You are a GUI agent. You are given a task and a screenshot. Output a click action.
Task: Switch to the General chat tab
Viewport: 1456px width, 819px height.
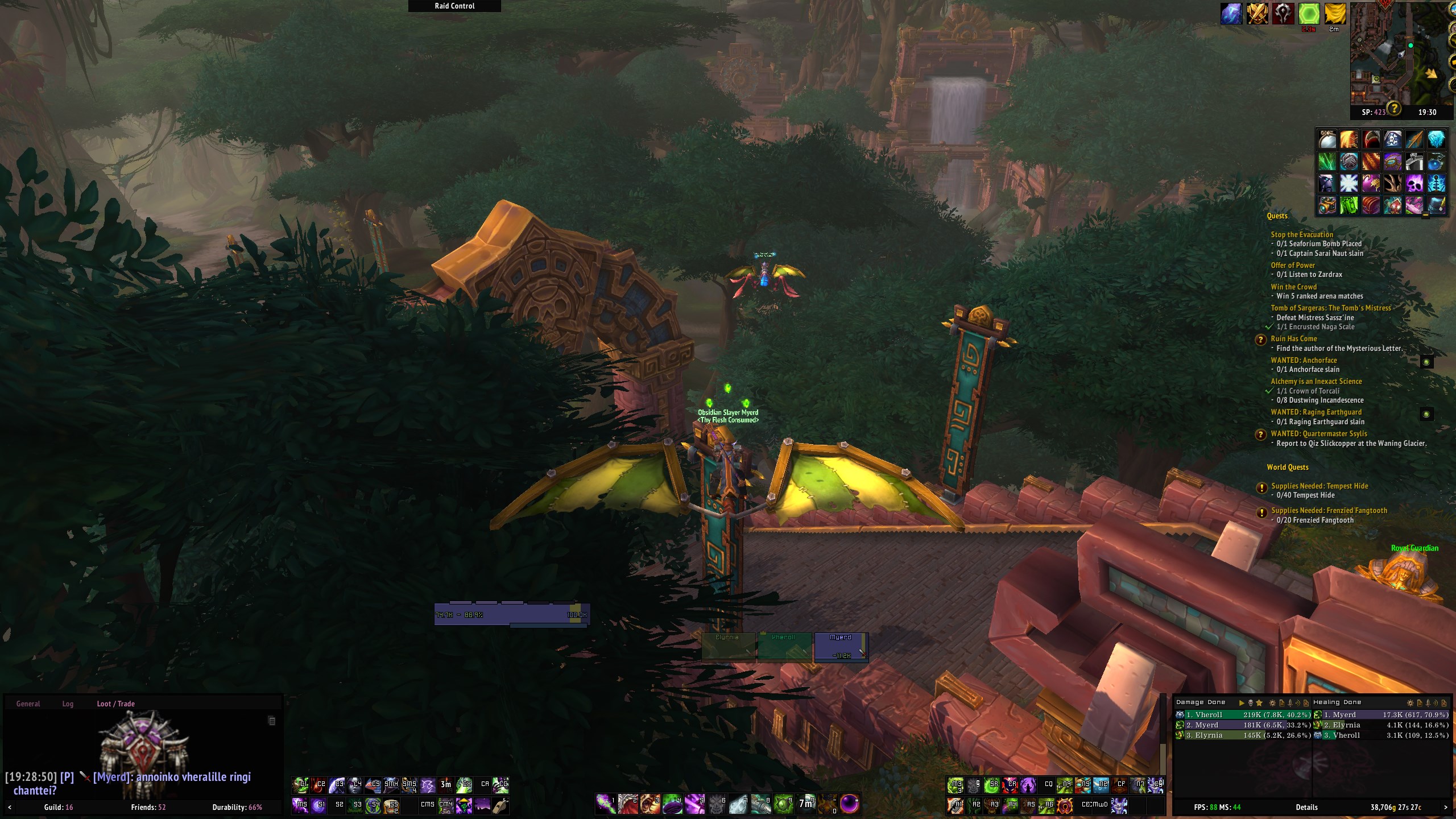[28, 704]
